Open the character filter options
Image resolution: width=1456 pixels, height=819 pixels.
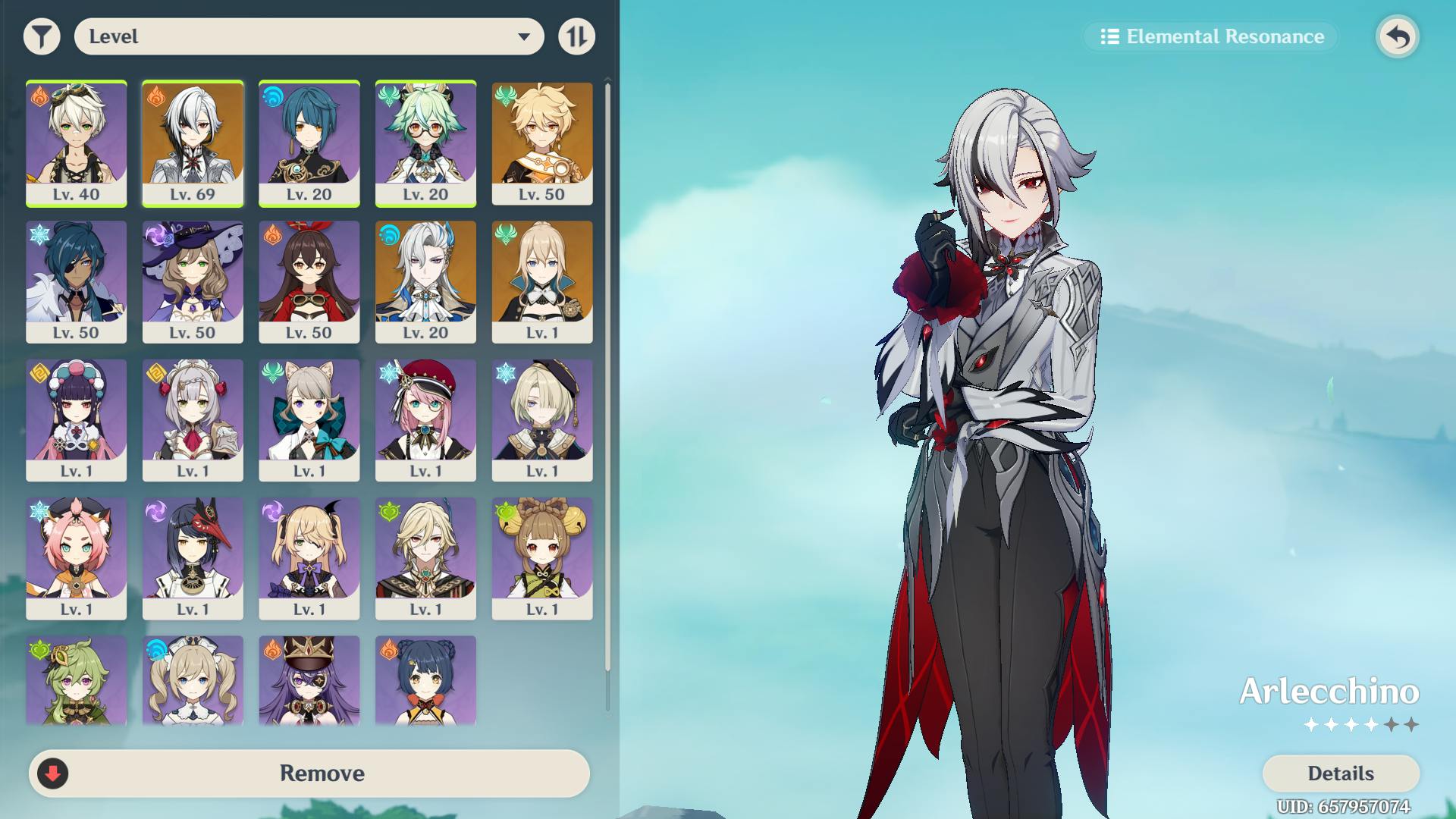click(x=42, y=36)
